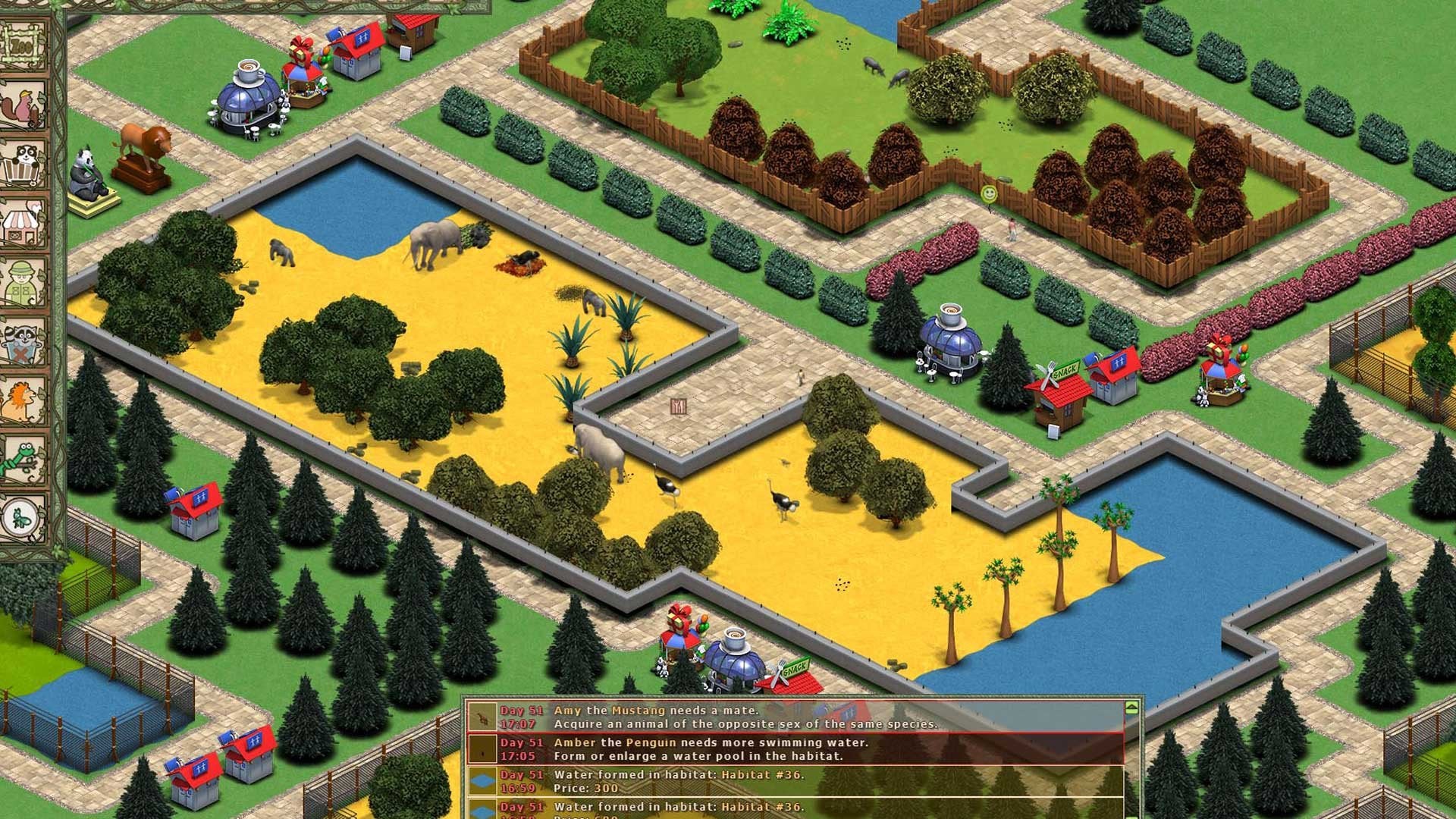Click the mustang thumbnail in message log

tap(482, 717)
